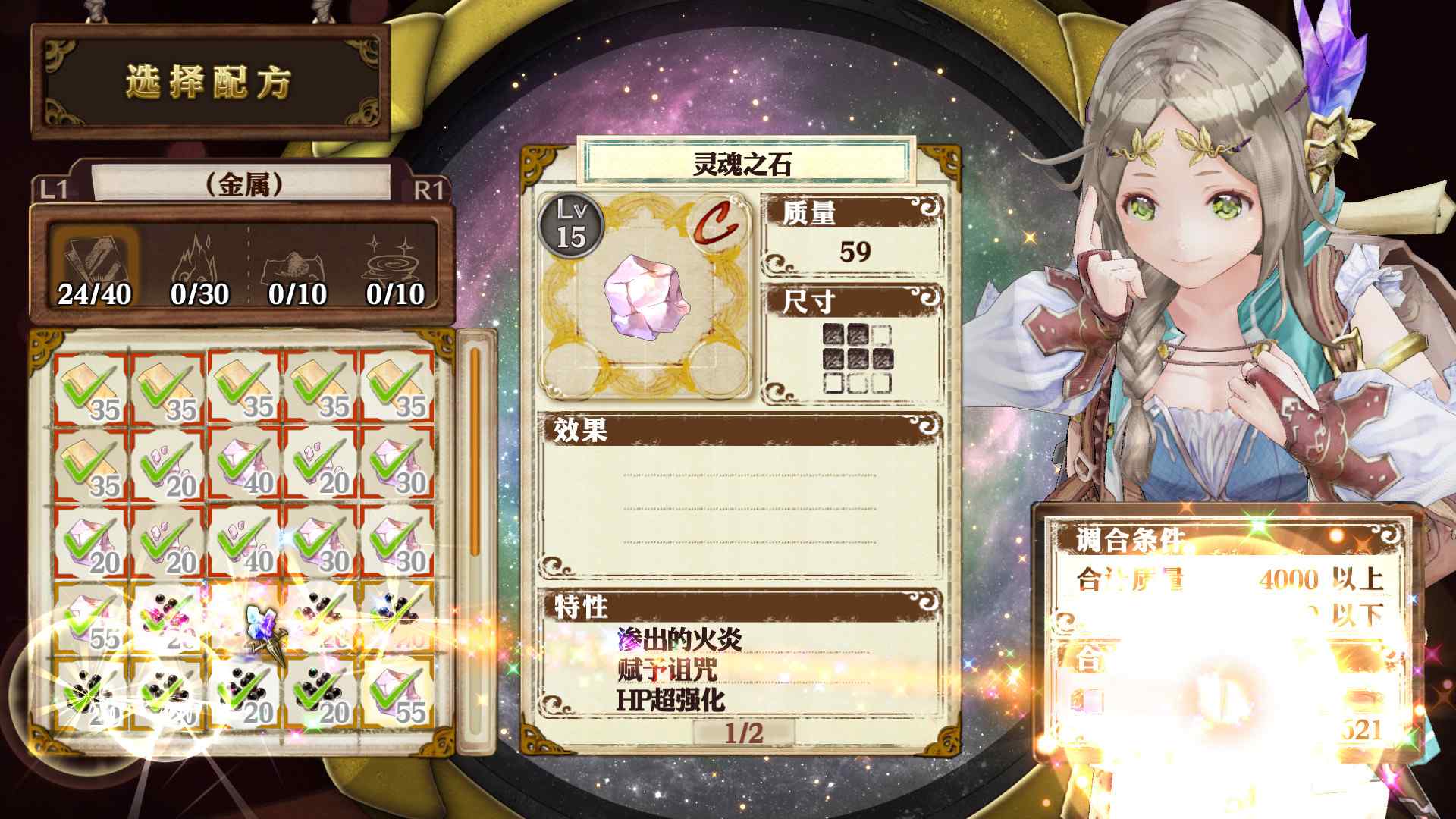Open the fire material category showing 0/30

click(196, 258)
